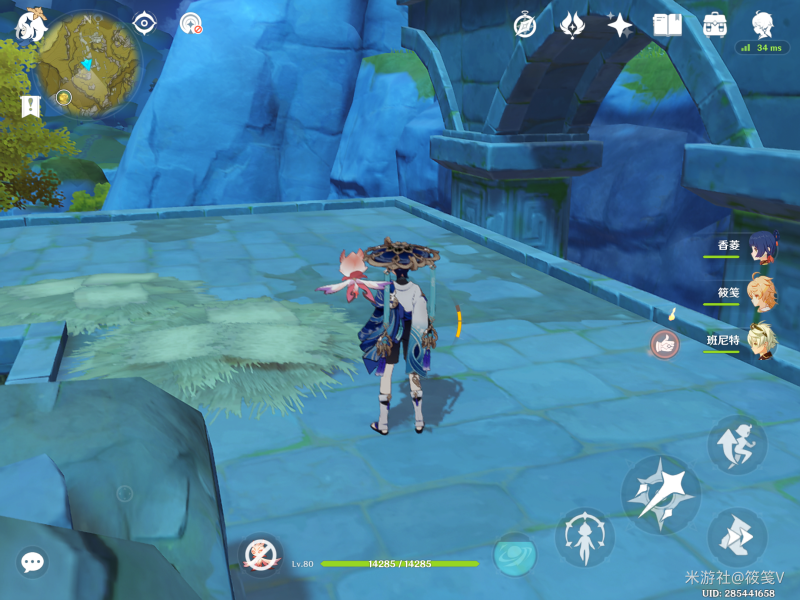
Task: Open the chat speech bubble
Action: pyautogui.click(x=33, y=562)
